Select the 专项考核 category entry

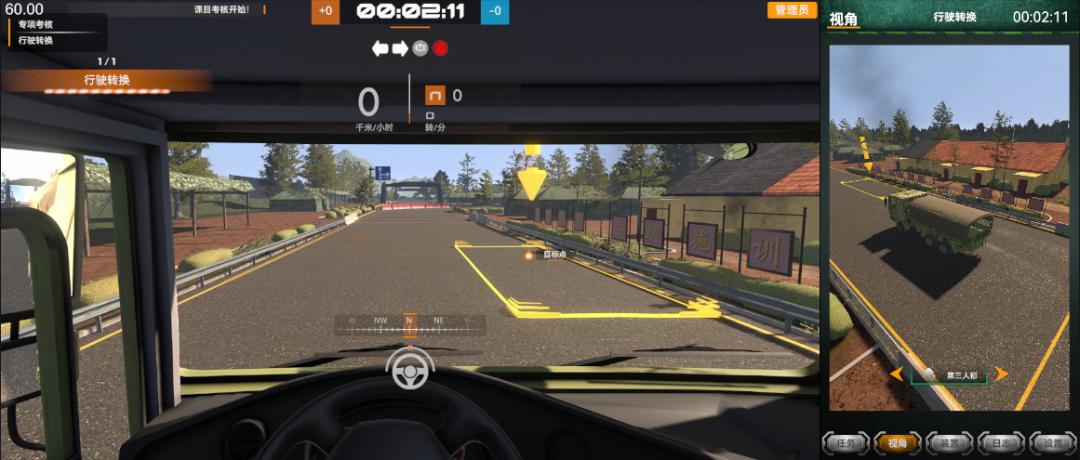tap(37, 25)
